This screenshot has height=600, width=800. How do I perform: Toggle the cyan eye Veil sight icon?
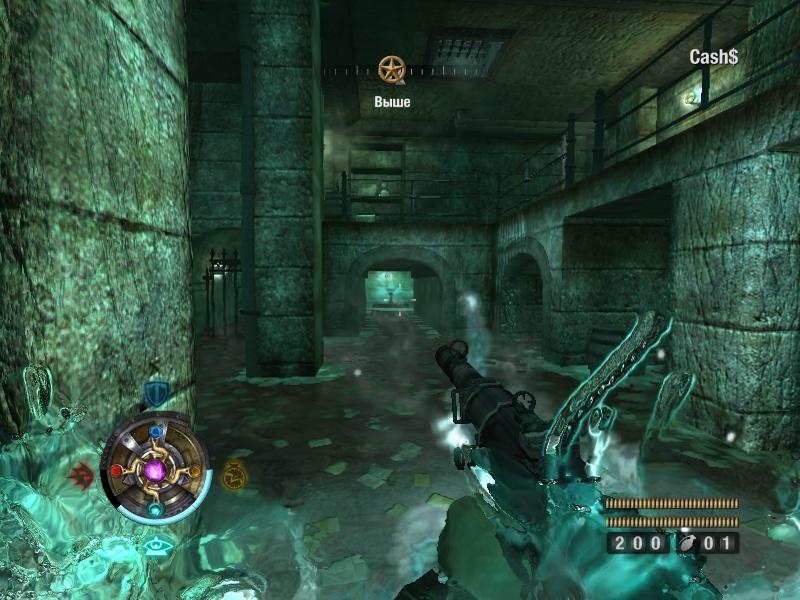tap(156, 546)
